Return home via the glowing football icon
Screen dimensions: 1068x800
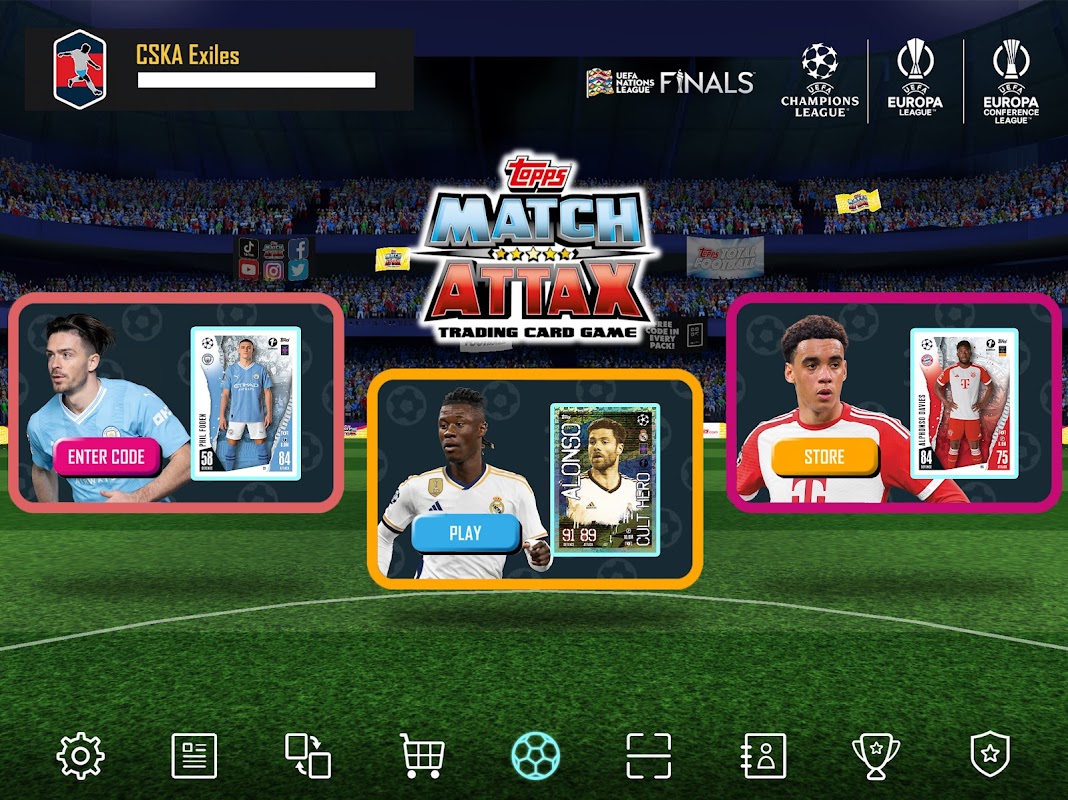(x=535, y=756)
